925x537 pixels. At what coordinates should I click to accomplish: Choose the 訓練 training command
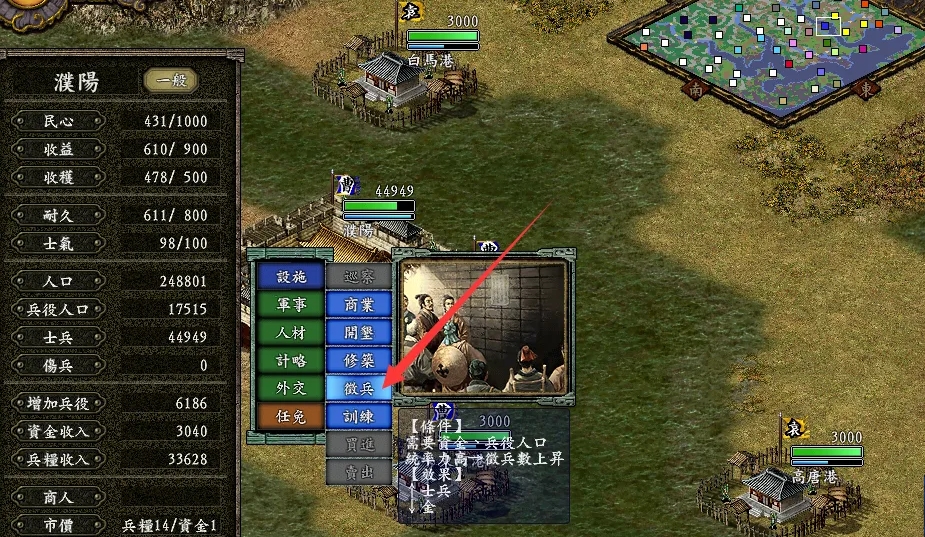coord(358,415)
